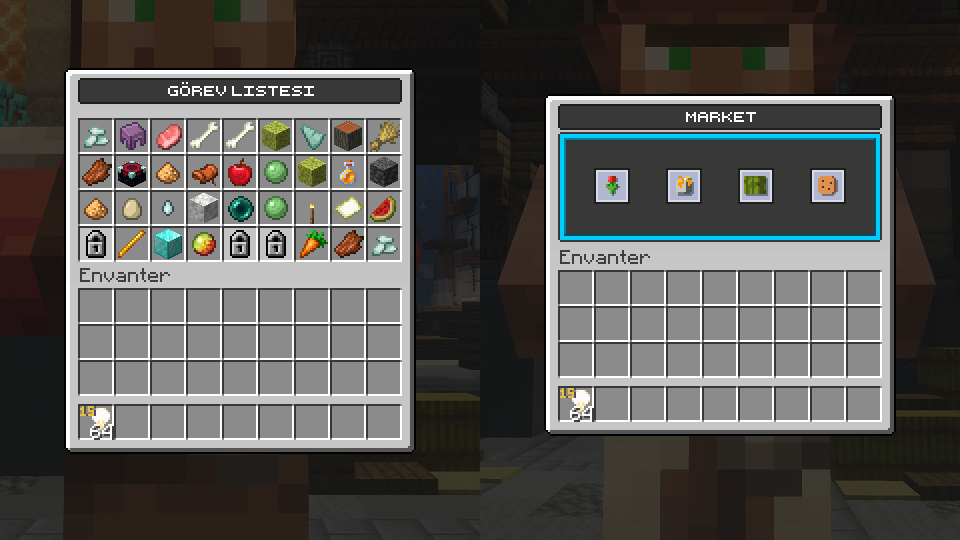Image resolution: width=960 pixels, height=540 pixels.
Task: Select the diamond block quest slot
Action: [168, 244]
